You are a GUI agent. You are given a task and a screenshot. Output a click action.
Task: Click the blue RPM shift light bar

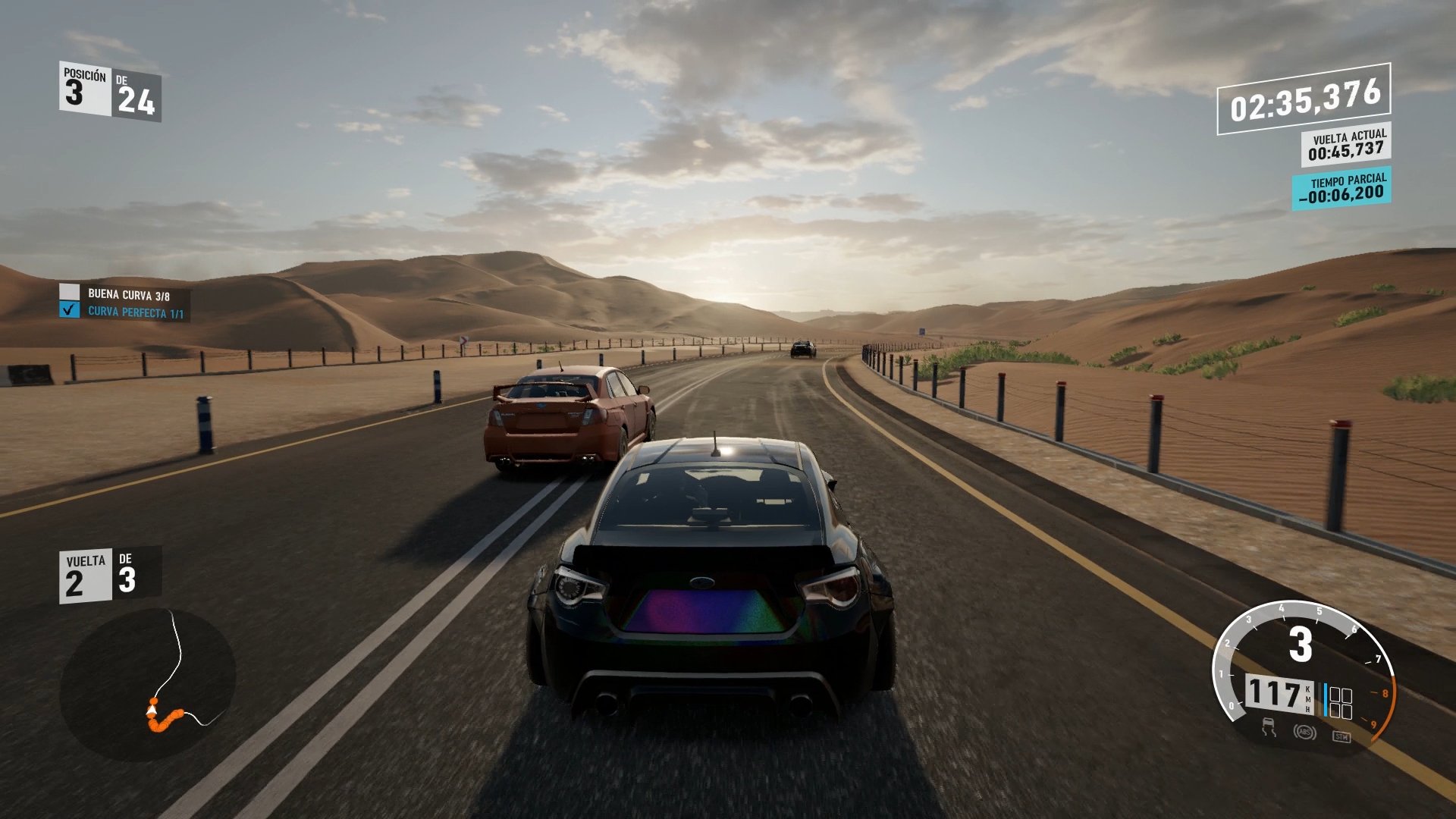click(1326, 698)
